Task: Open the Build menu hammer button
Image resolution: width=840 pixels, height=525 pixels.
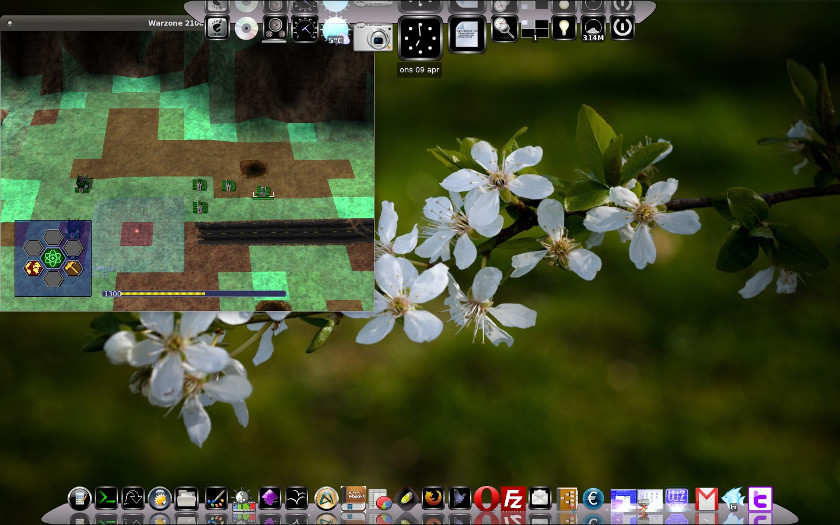Action: (73, 267)
